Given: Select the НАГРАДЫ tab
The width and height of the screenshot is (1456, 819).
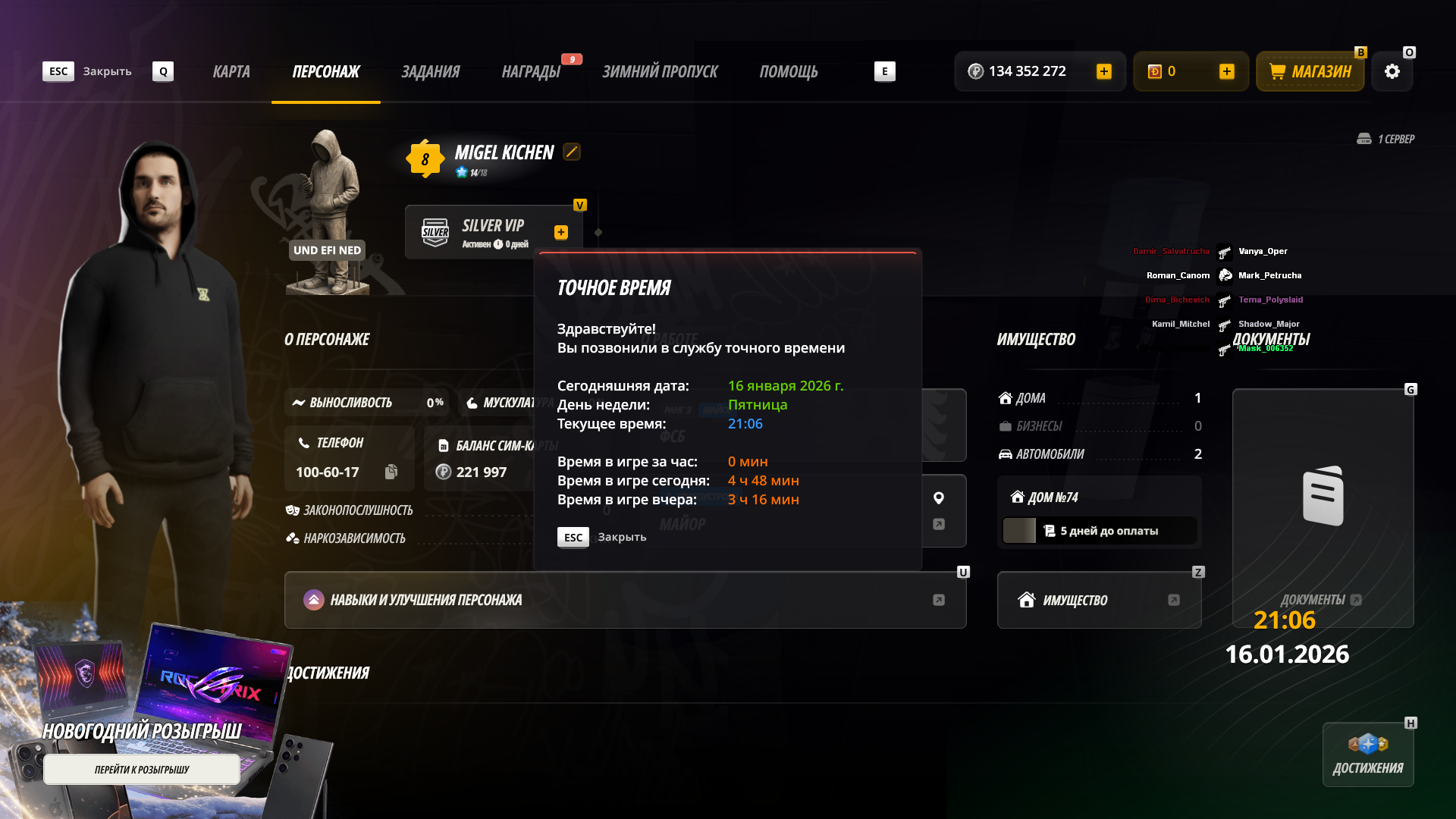Looking at the screenshot, I should point(531,71).
